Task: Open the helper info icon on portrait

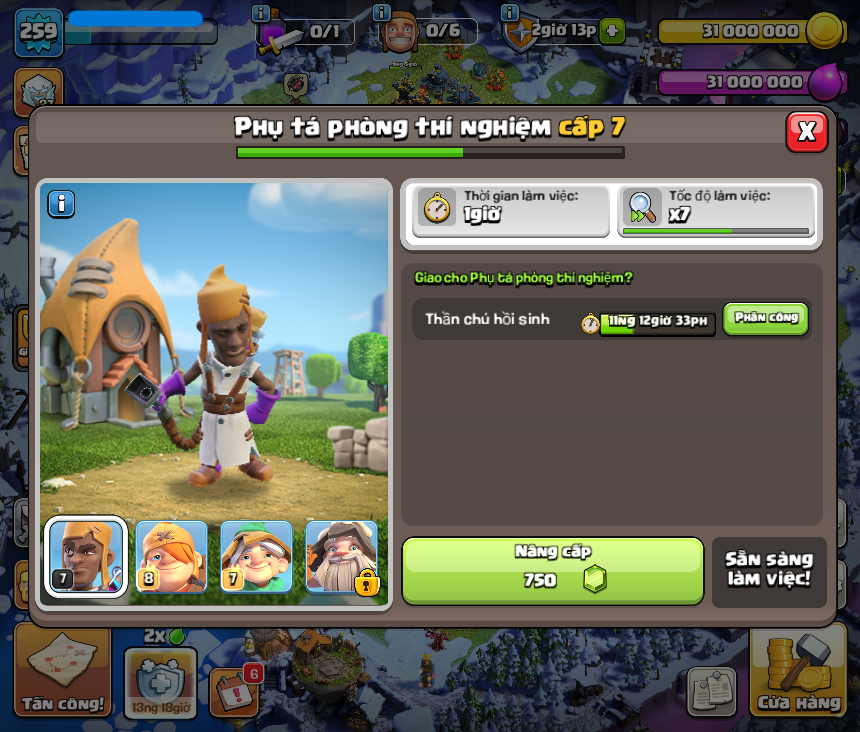Action: [61, 204]
